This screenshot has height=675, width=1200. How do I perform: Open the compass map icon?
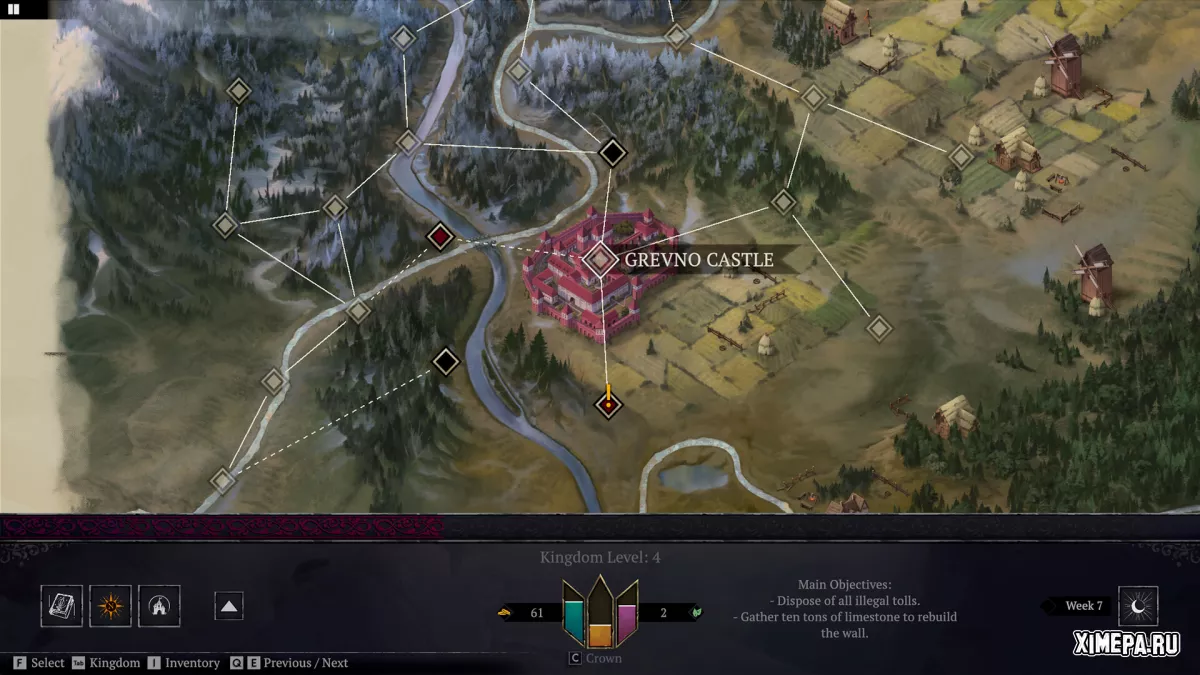pos(110,606)
